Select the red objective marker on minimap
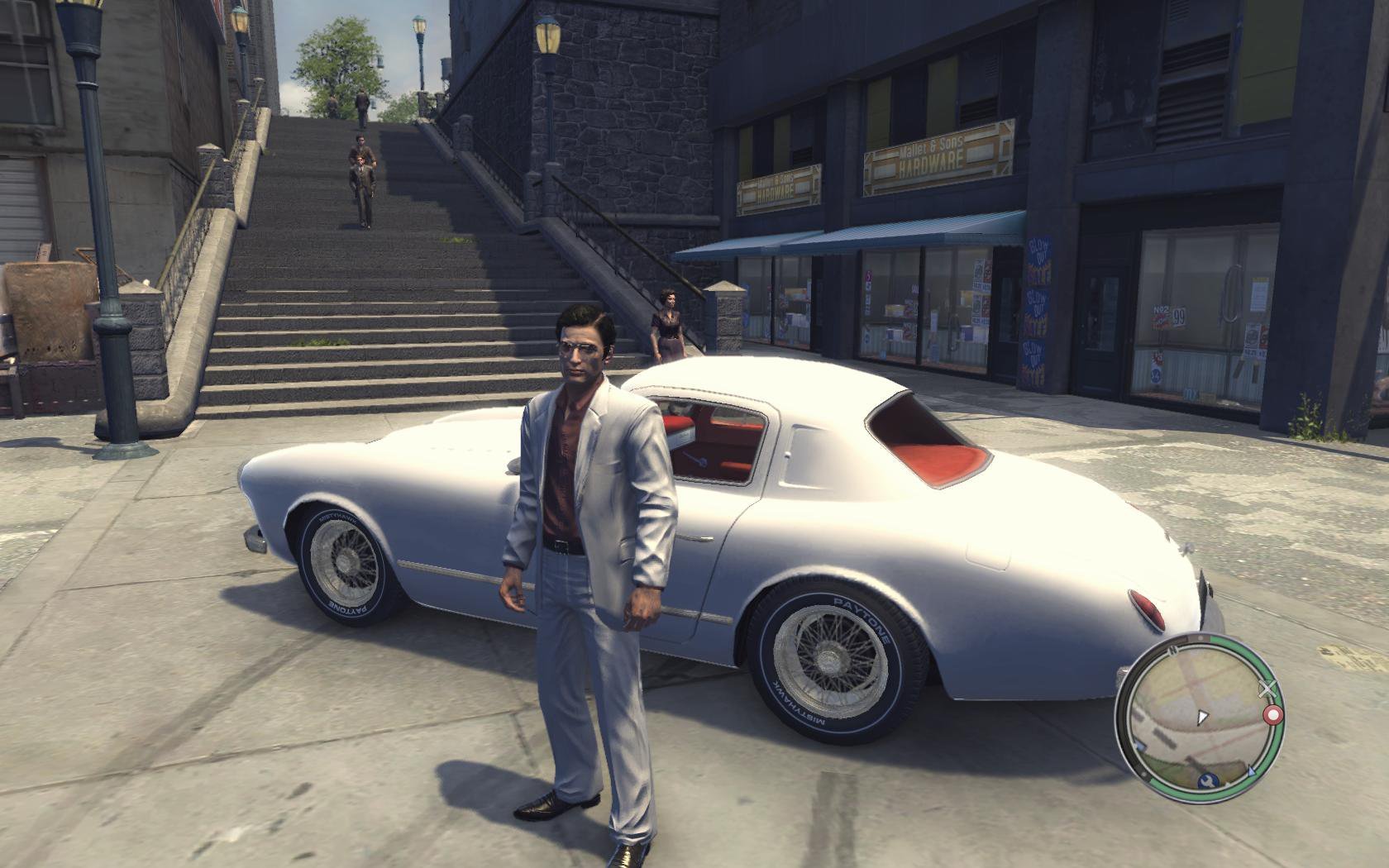The image size is (1389, 868). (x=1273, y=713)
